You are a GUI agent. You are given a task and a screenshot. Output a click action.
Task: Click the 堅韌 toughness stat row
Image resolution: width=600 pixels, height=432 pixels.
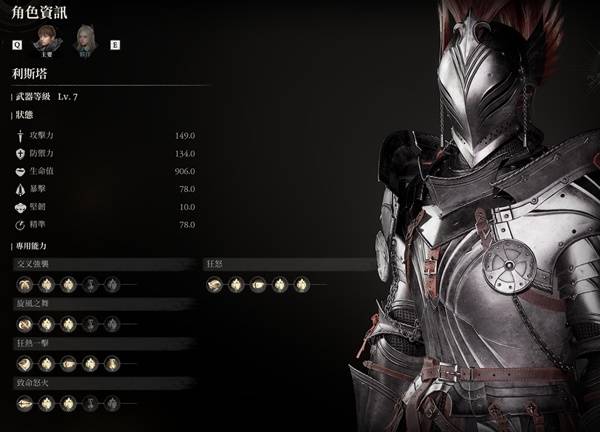(105, 207)
